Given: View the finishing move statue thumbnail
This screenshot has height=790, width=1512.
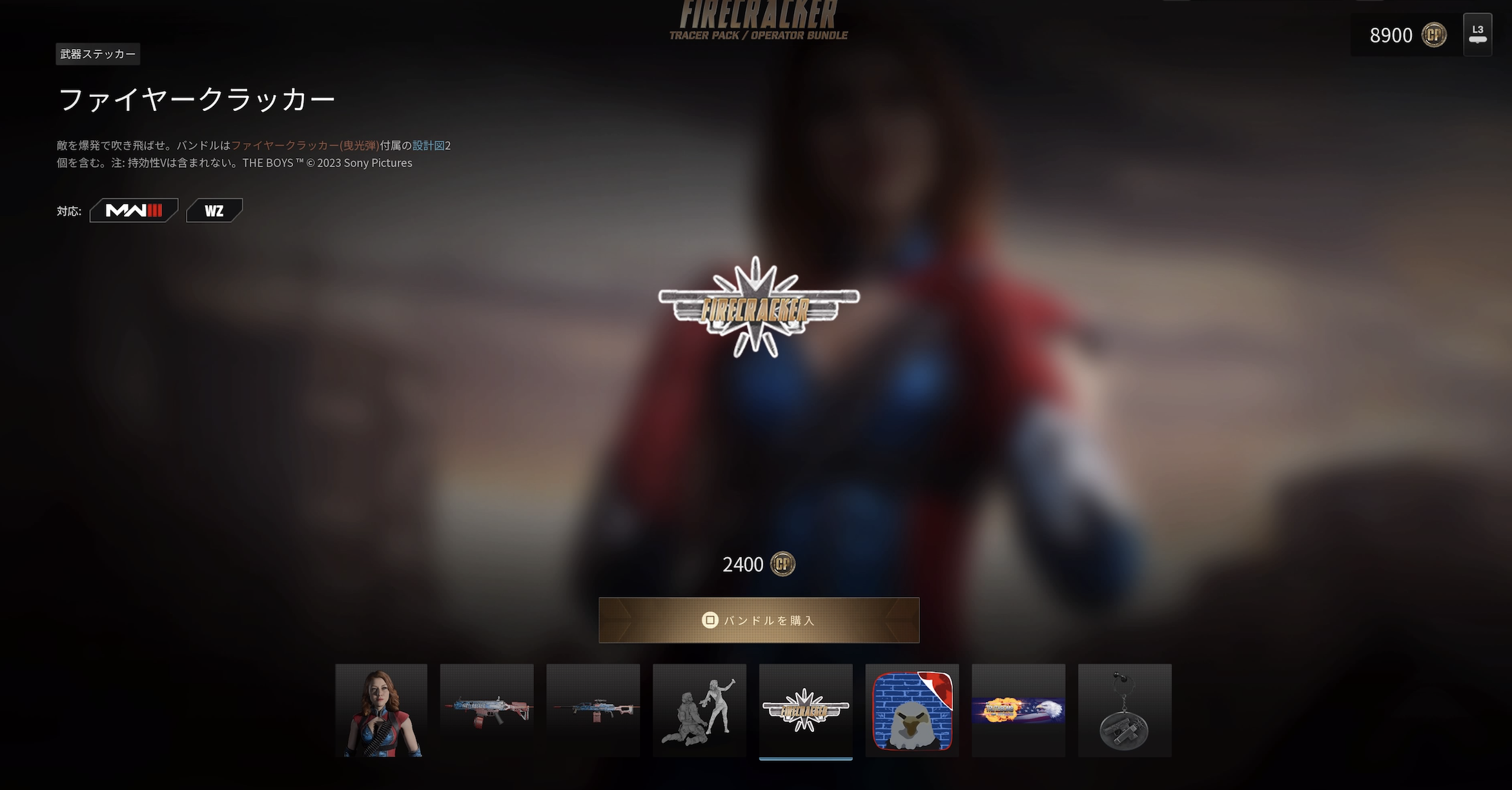Looking at the screenshot, I should (699, 710).
